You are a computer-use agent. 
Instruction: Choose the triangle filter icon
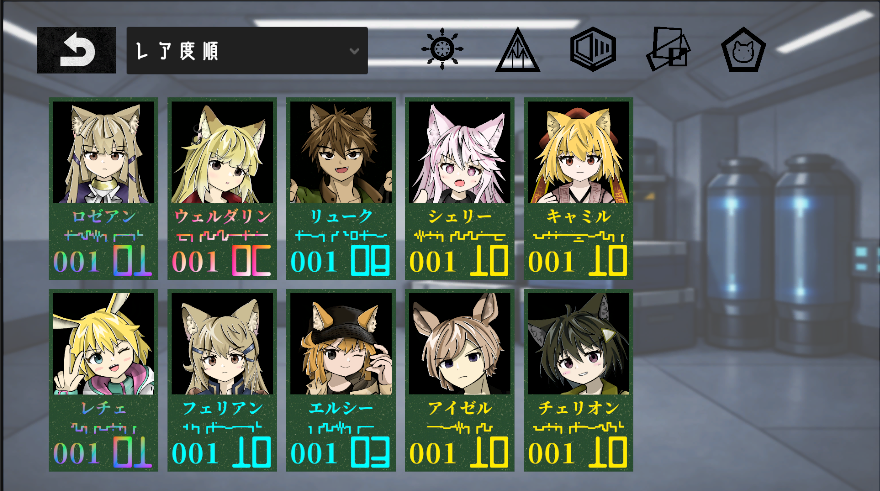coord(518,50)
